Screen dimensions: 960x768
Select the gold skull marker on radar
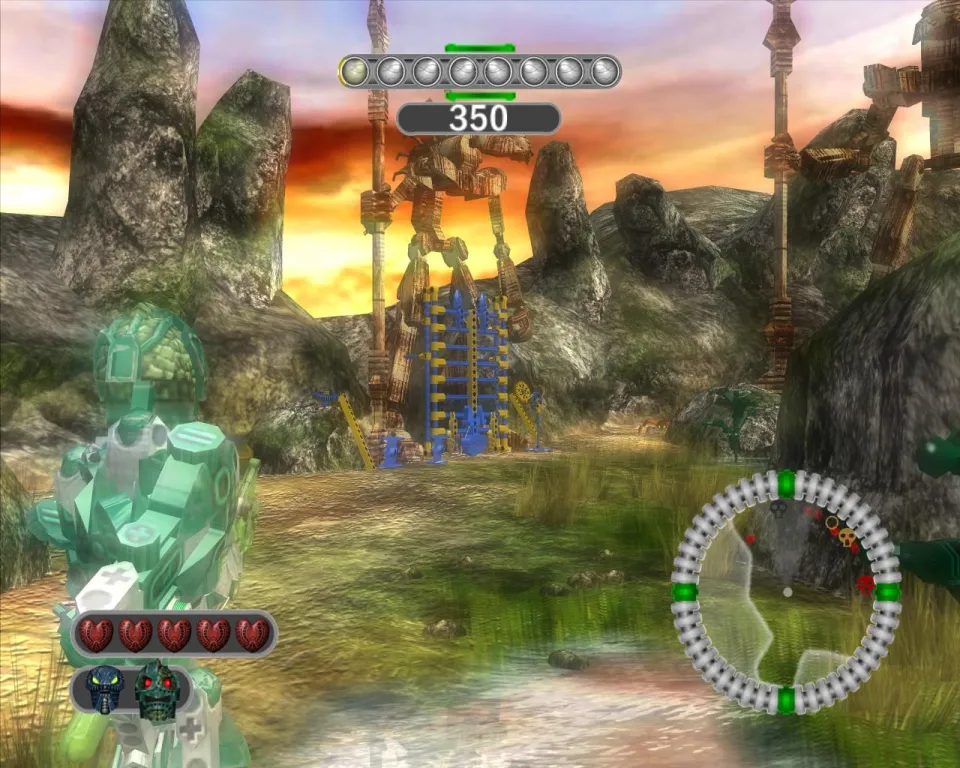click(x=847, y=538)
